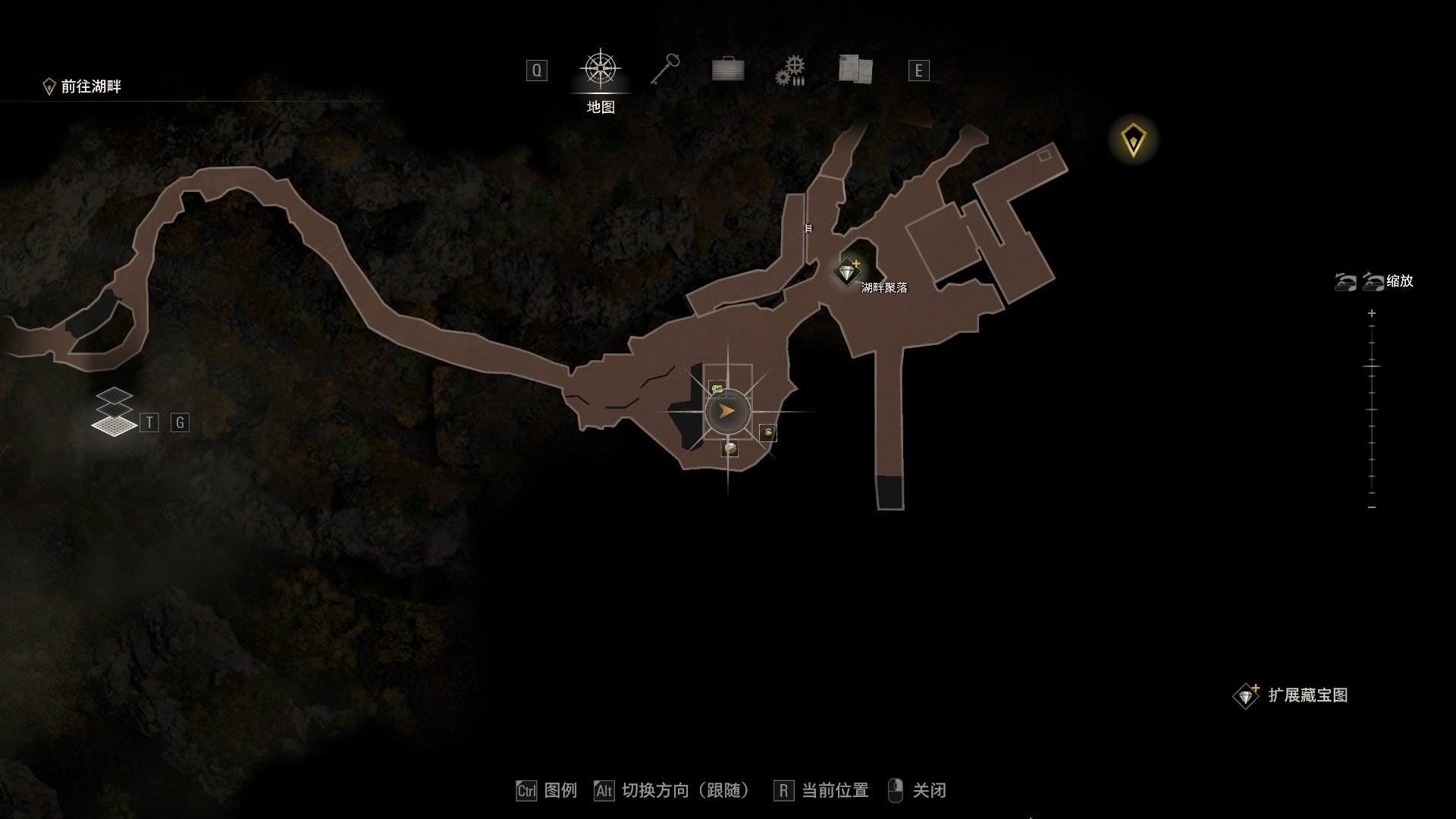Select the compass map tab
The height and width of the screenshot is (819, 1456).
[601, 69]
